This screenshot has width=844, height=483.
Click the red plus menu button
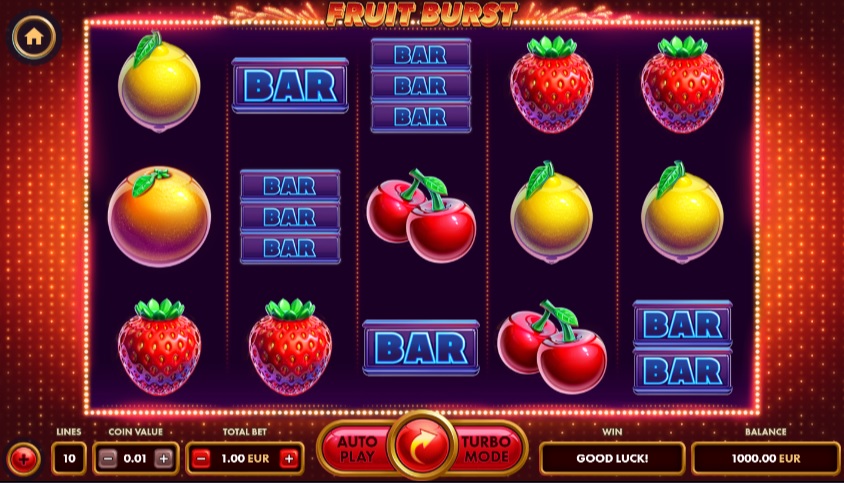[x=23, y=459]
